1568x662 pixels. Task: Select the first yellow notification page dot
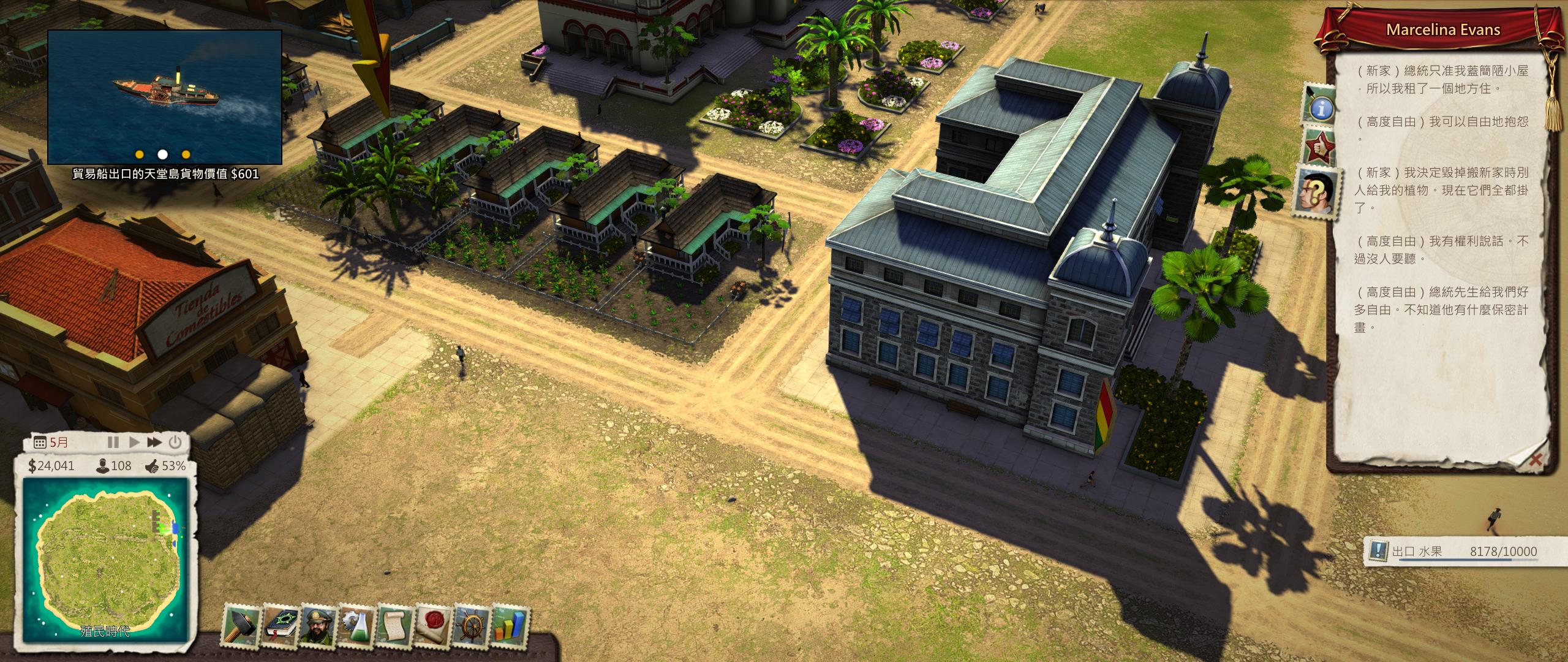(x=140, y=154)
